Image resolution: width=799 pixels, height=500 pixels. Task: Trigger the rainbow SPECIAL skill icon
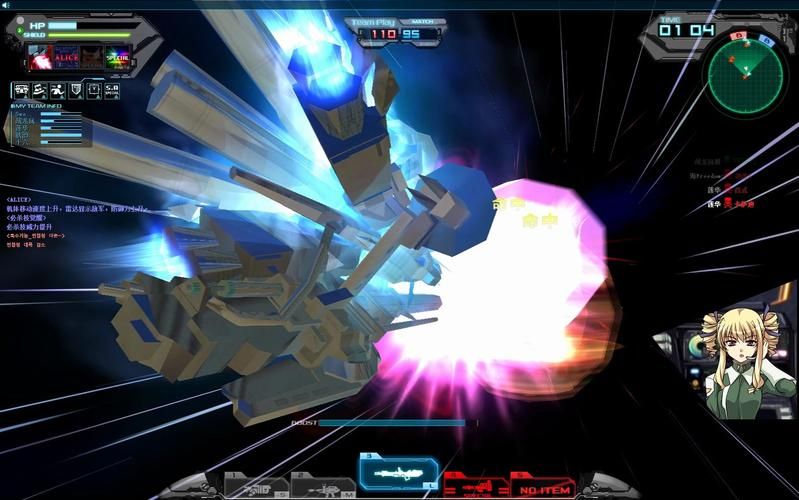pos(117,56)
